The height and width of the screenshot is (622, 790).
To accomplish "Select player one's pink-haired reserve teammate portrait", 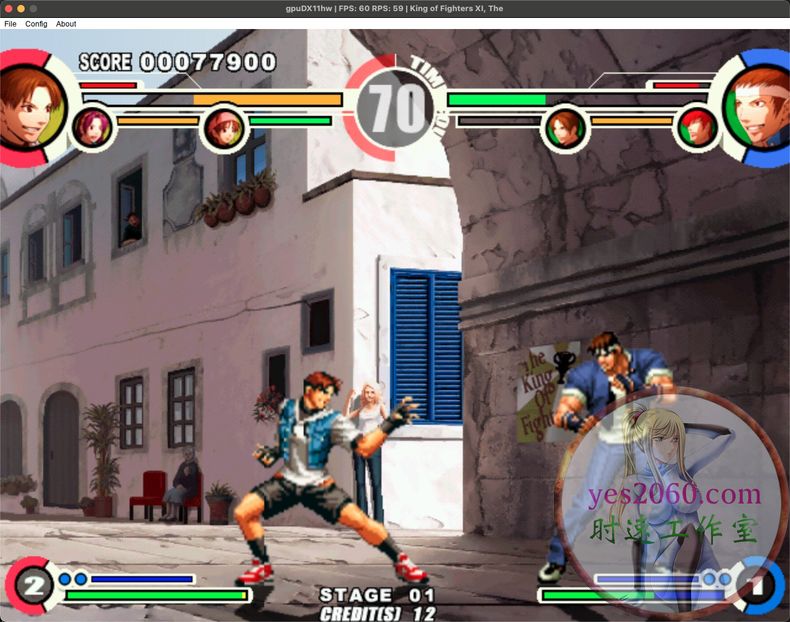I will (92, 127).
